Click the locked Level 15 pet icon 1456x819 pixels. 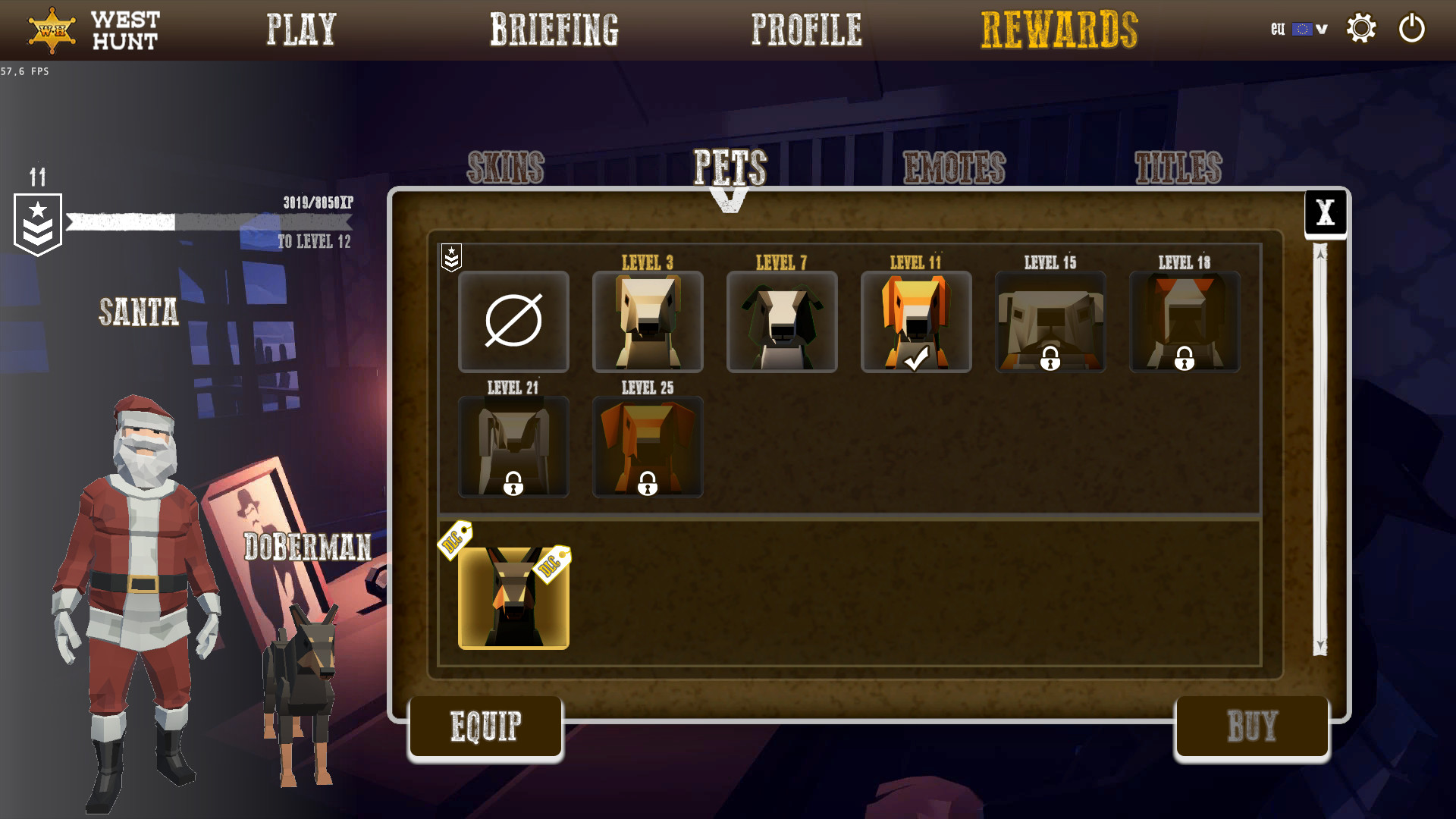1050,322
